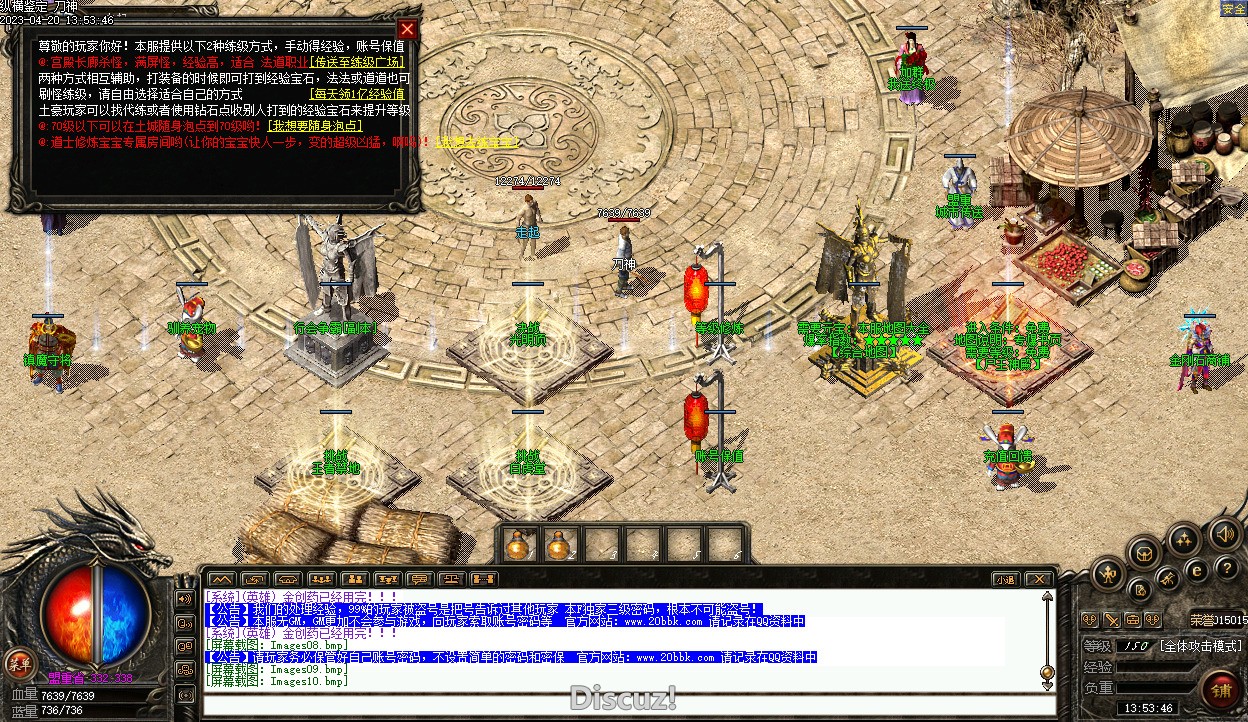The width and height of the screenshot is (1248, 722).
Task: Click the 全体攻击模式 attack mode label
Action: pos(1200,646)
